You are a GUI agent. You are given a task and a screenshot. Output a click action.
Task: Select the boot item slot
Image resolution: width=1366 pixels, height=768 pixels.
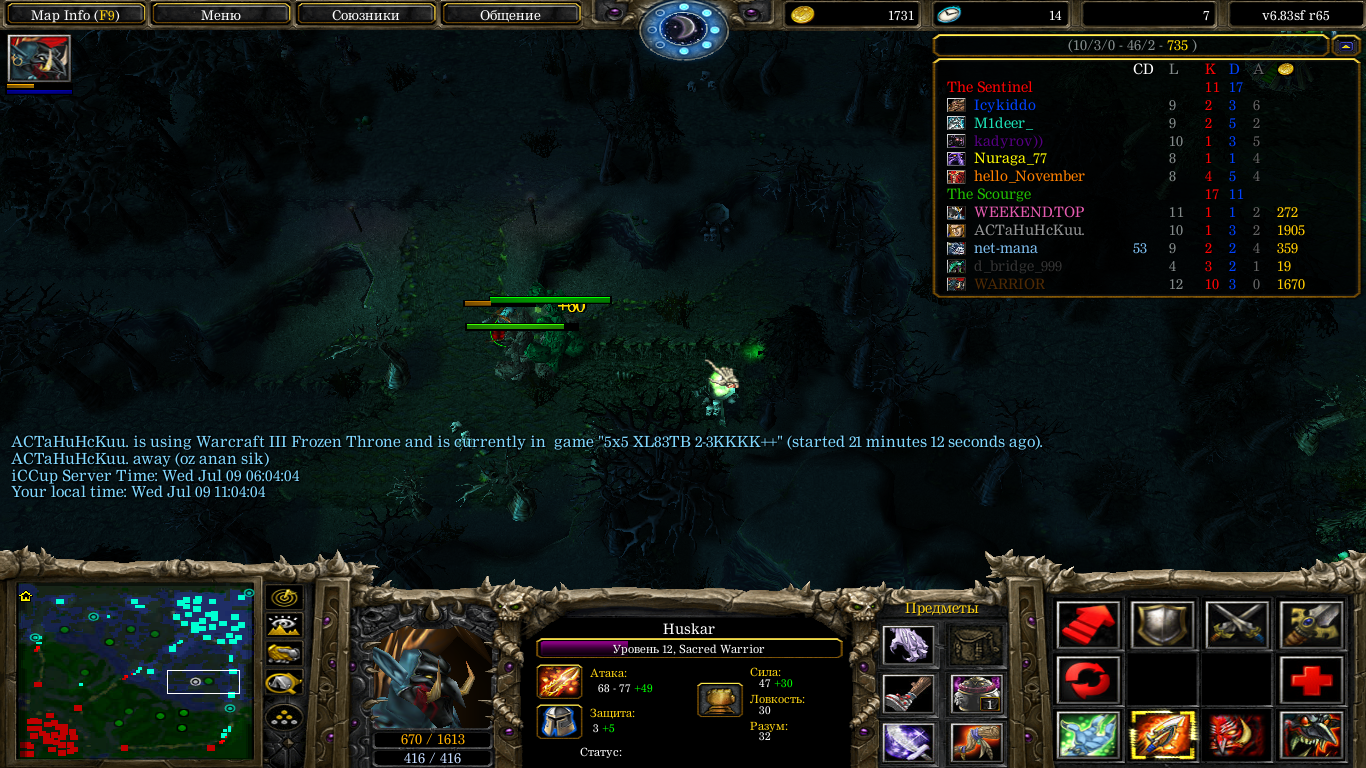[909, 693]
